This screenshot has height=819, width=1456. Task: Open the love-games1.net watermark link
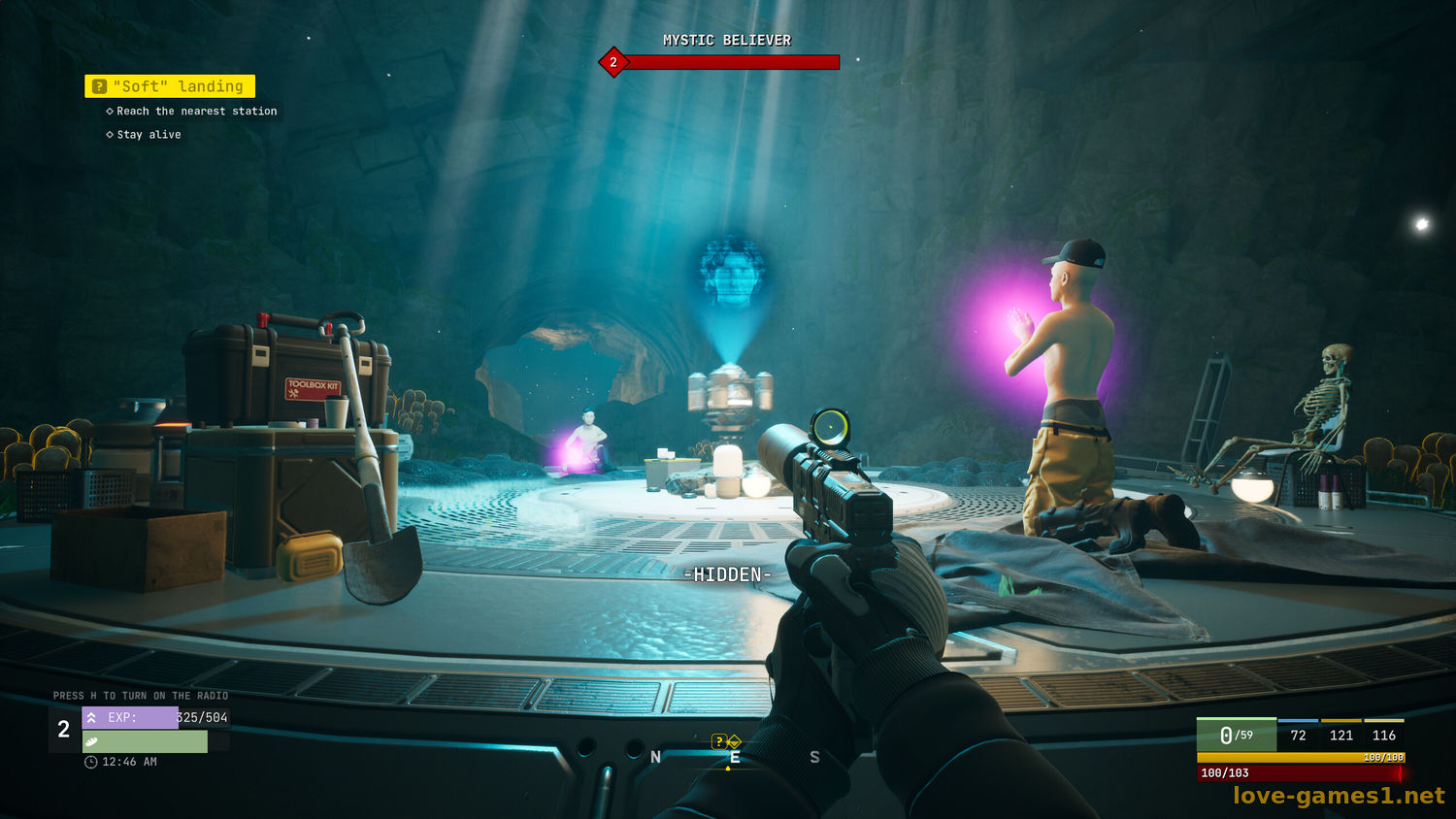1339,796
